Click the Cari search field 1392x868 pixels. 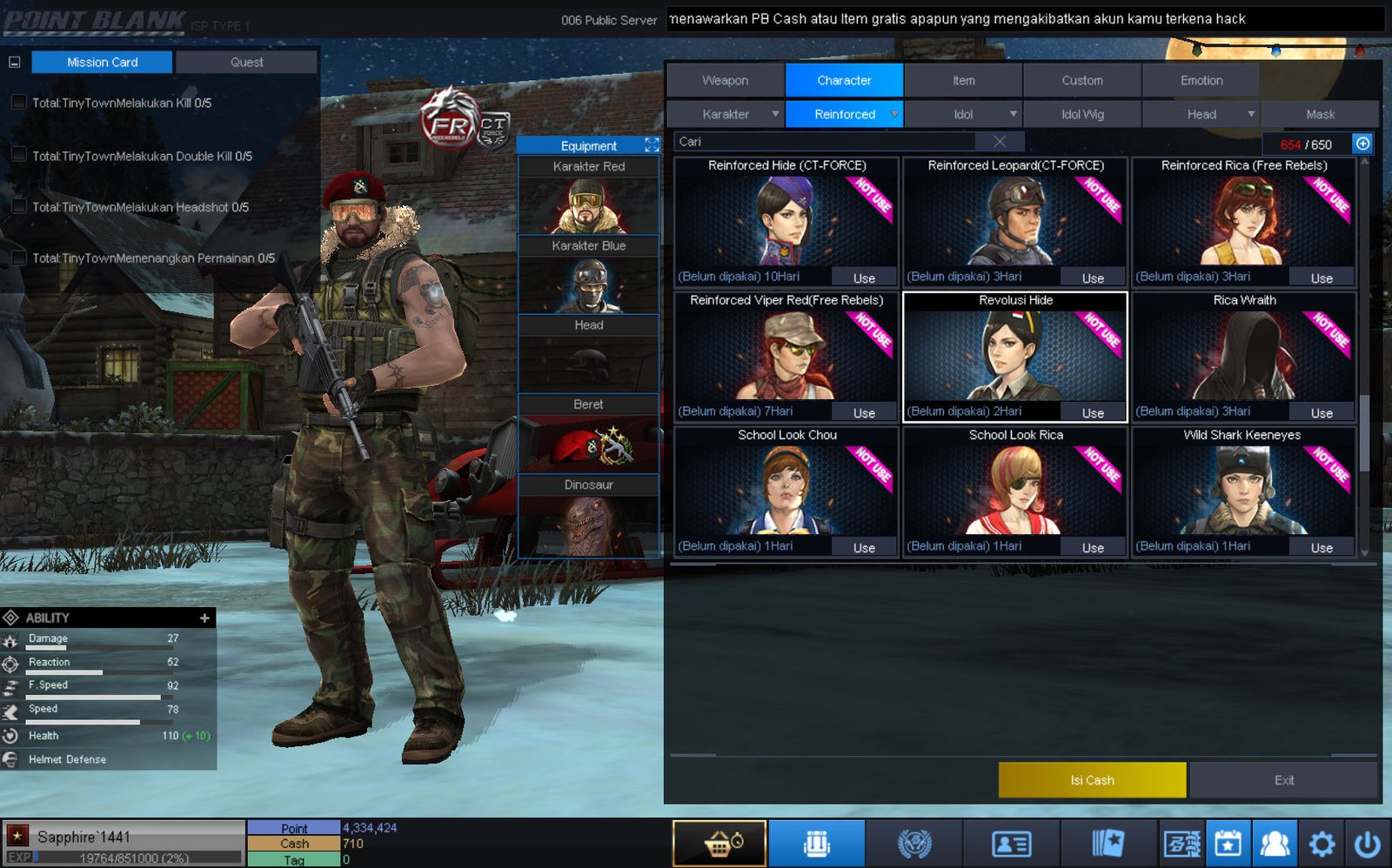coord(826,142)
